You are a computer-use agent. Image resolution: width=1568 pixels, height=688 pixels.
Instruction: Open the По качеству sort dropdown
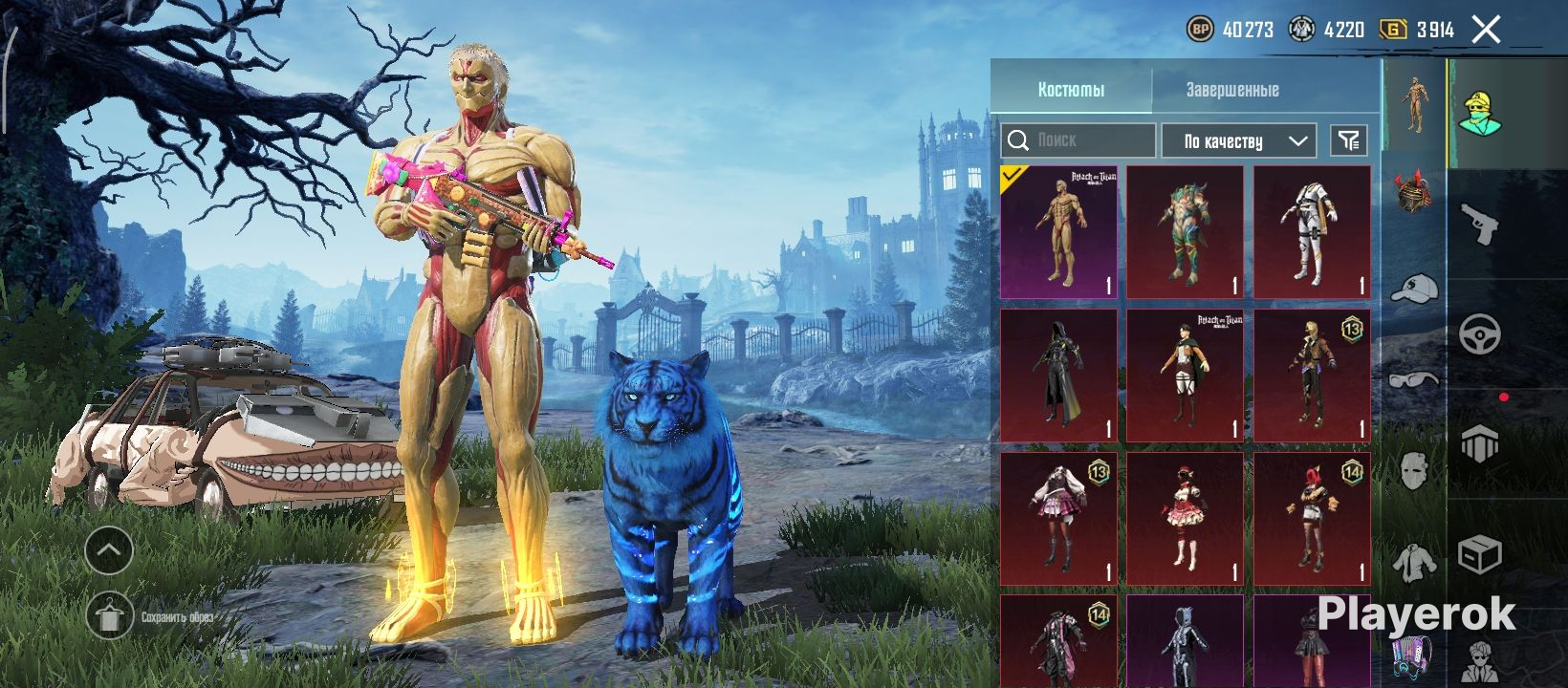1239,141
